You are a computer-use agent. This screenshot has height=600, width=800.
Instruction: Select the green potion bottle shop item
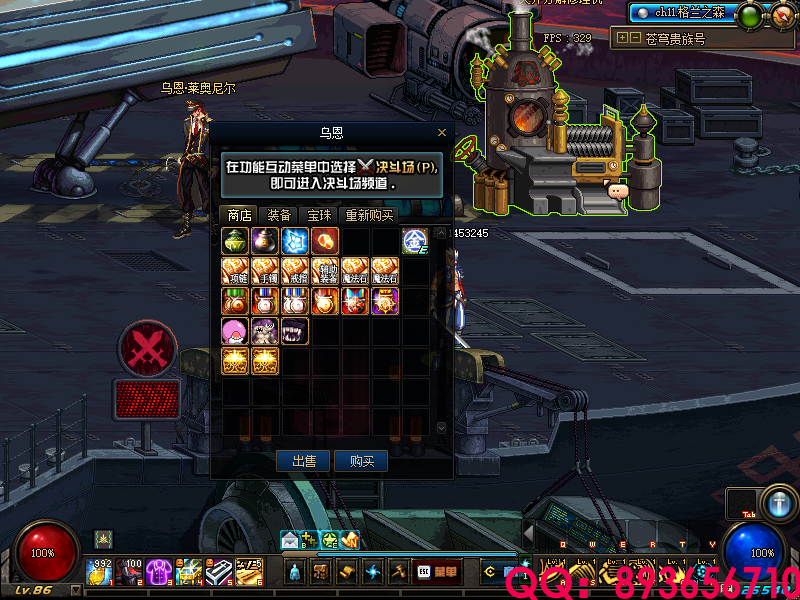point(235,241)
